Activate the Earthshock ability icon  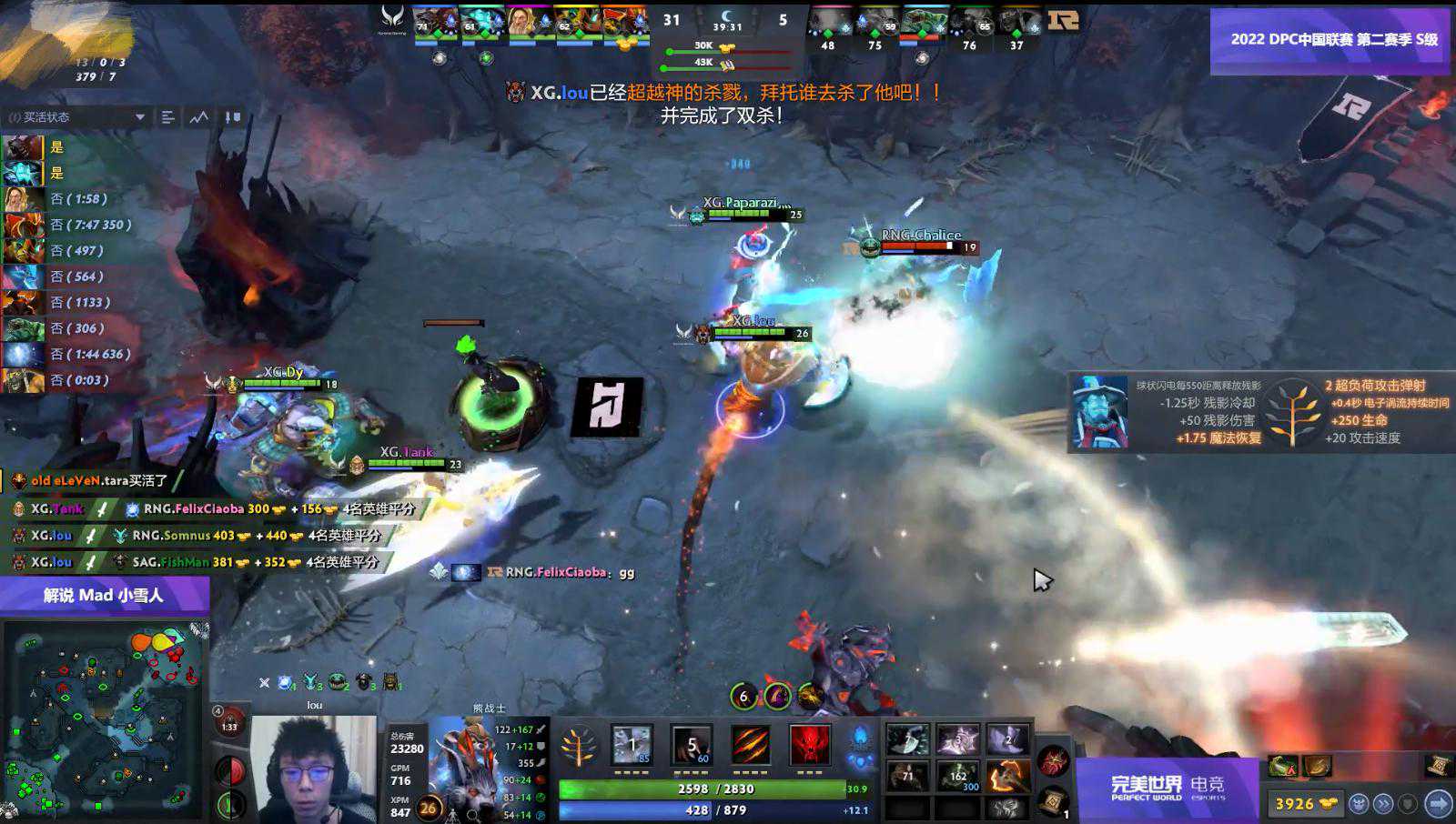632,746
